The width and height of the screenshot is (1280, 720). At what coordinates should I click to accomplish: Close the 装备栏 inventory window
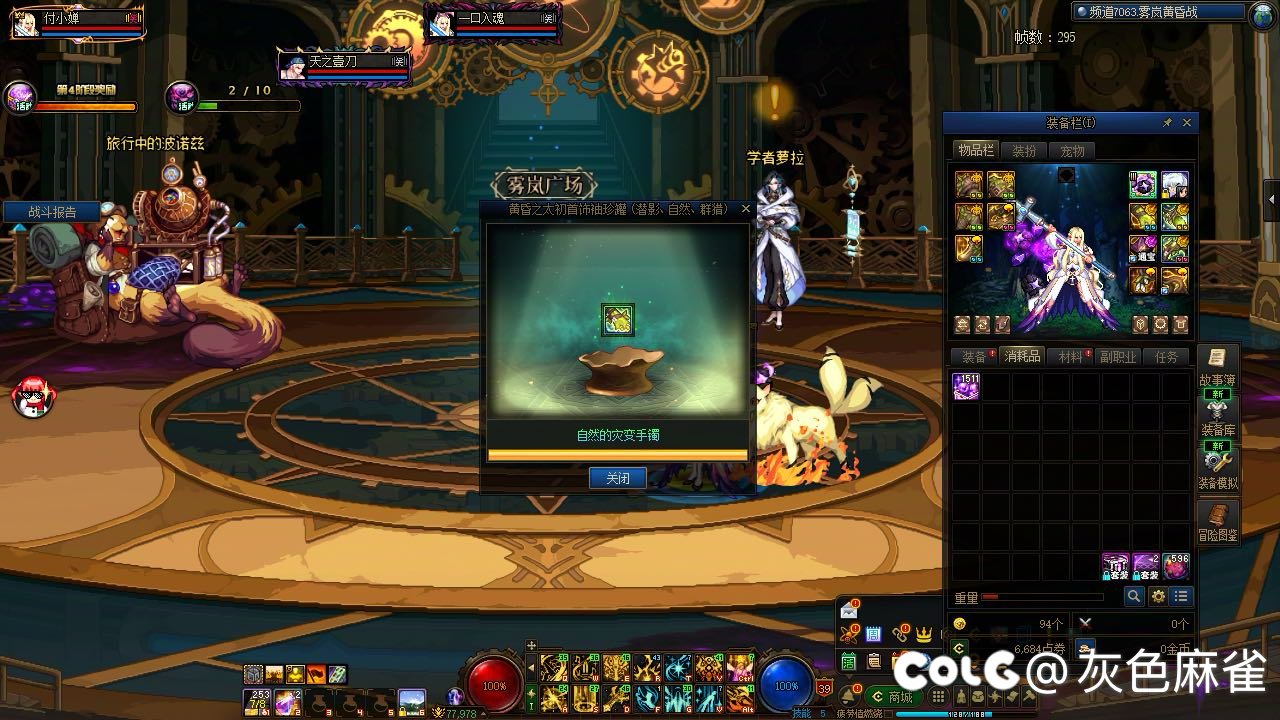point(1187,123)
